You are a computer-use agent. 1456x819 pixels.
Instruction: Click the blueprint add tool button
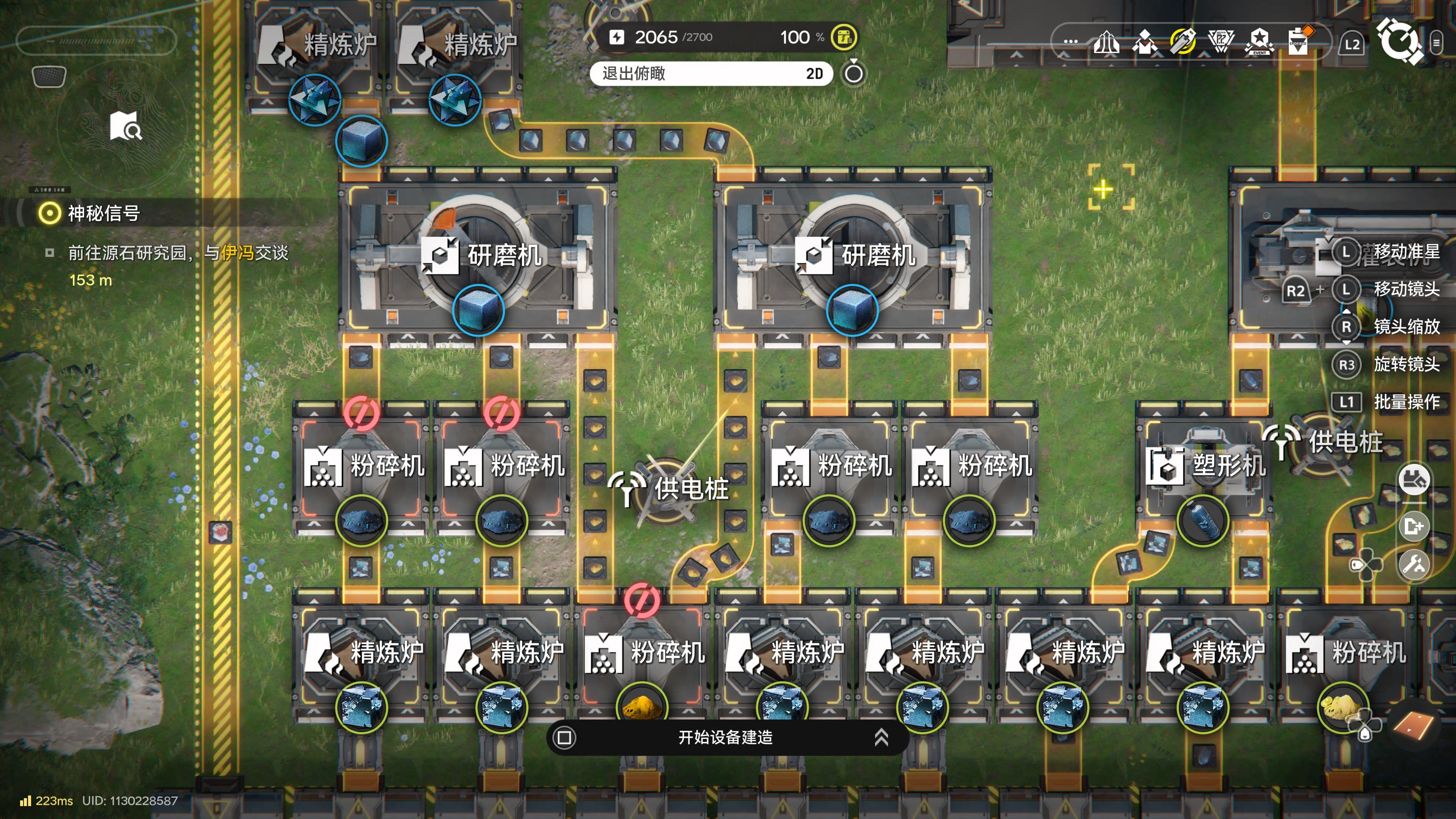[1414, 526]
